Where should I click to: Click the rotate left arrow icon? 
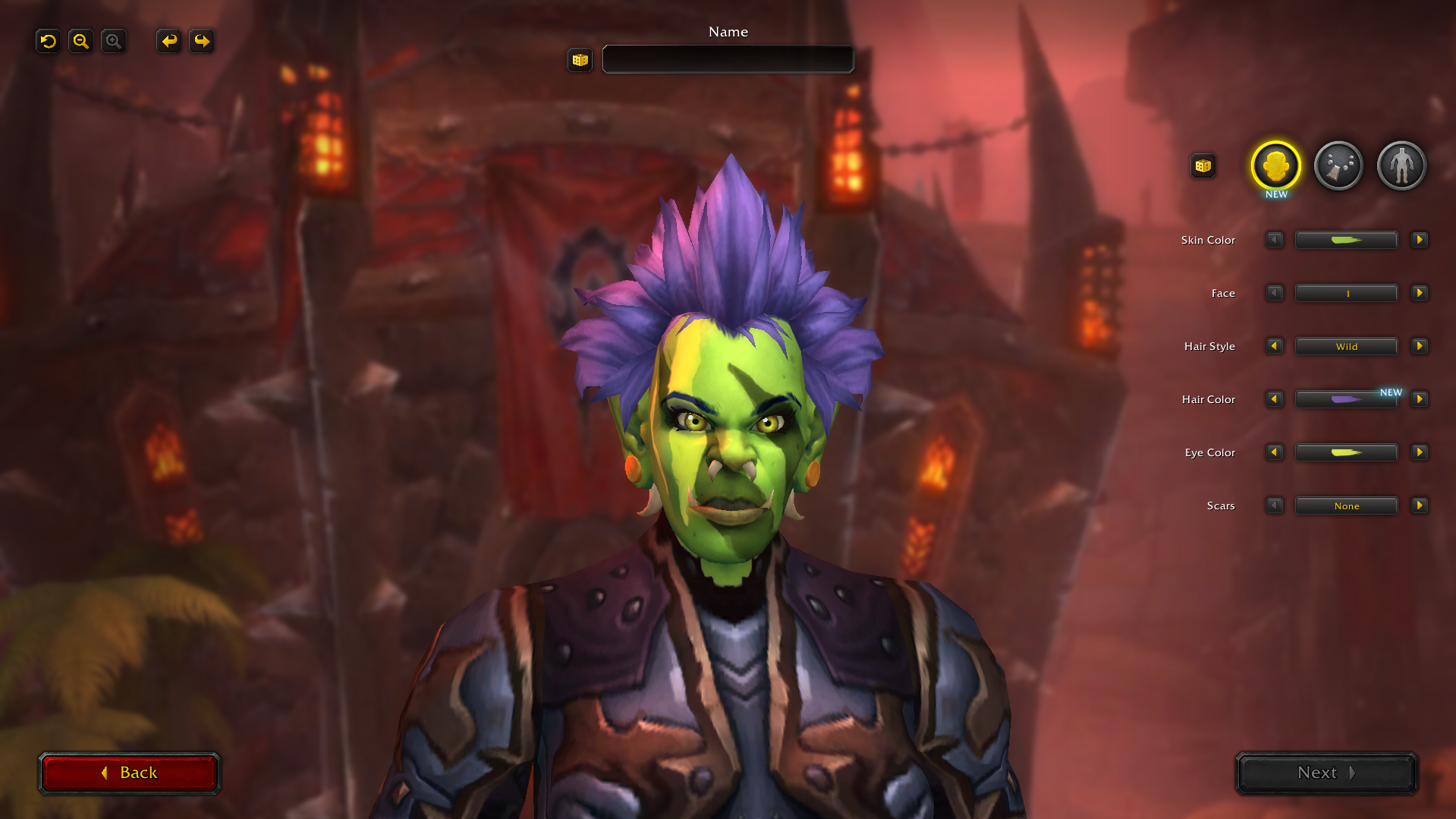pos(168,41)
